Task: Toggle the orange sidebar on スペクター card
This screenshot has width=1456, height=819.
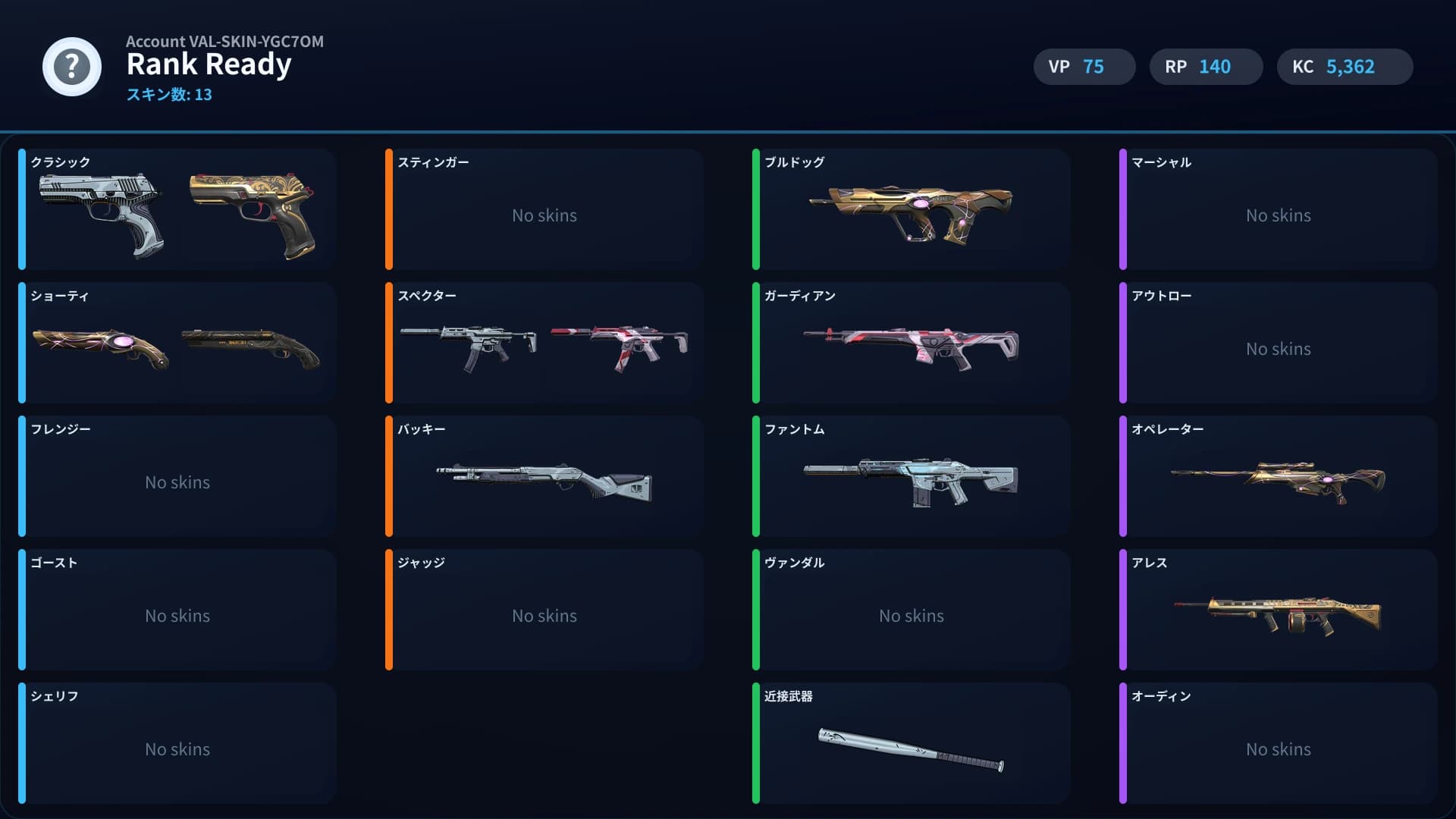Action: [x=390, y=343]
